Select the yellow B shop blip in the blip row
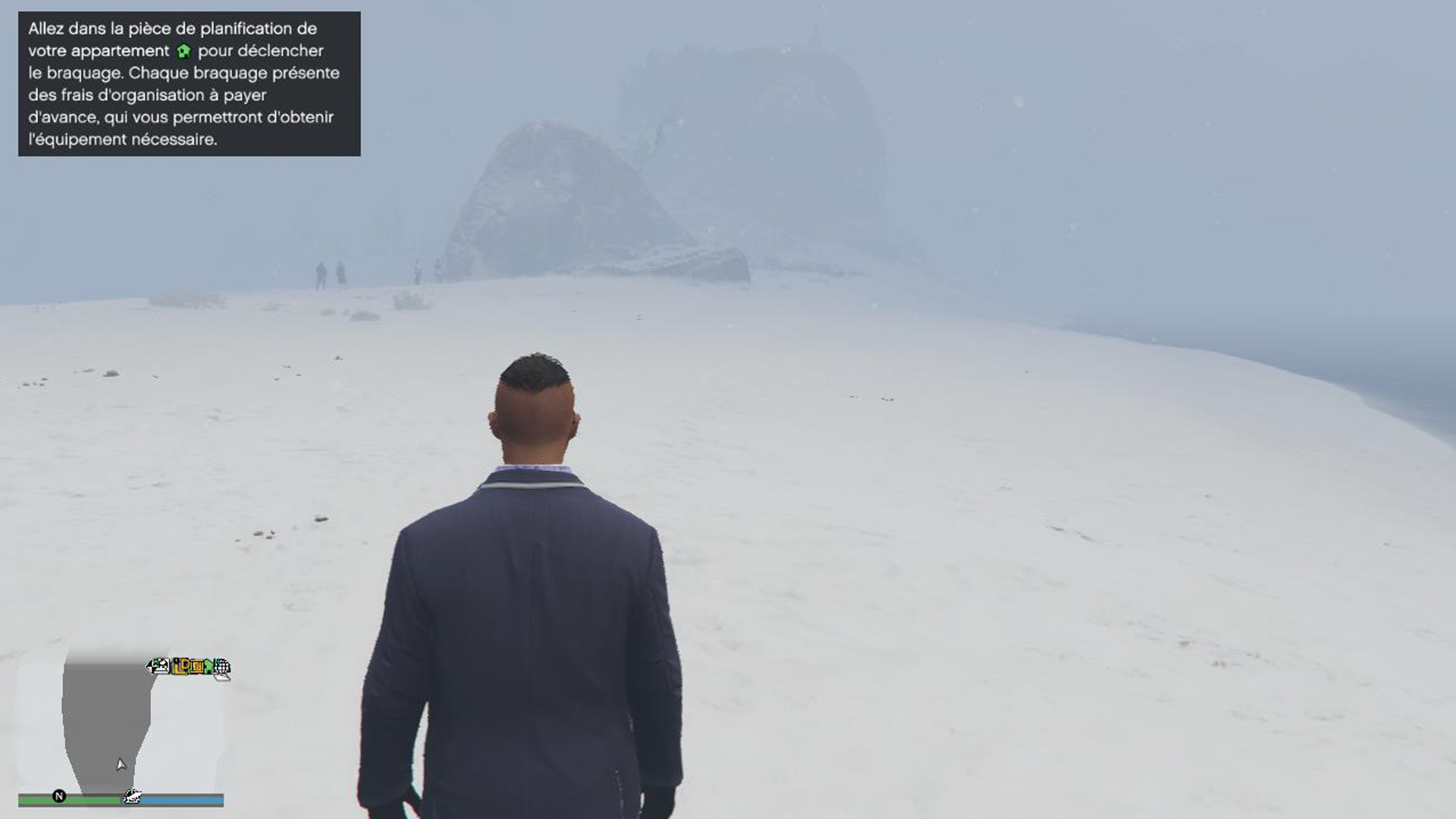1456x819 pixels. [199, 667]
